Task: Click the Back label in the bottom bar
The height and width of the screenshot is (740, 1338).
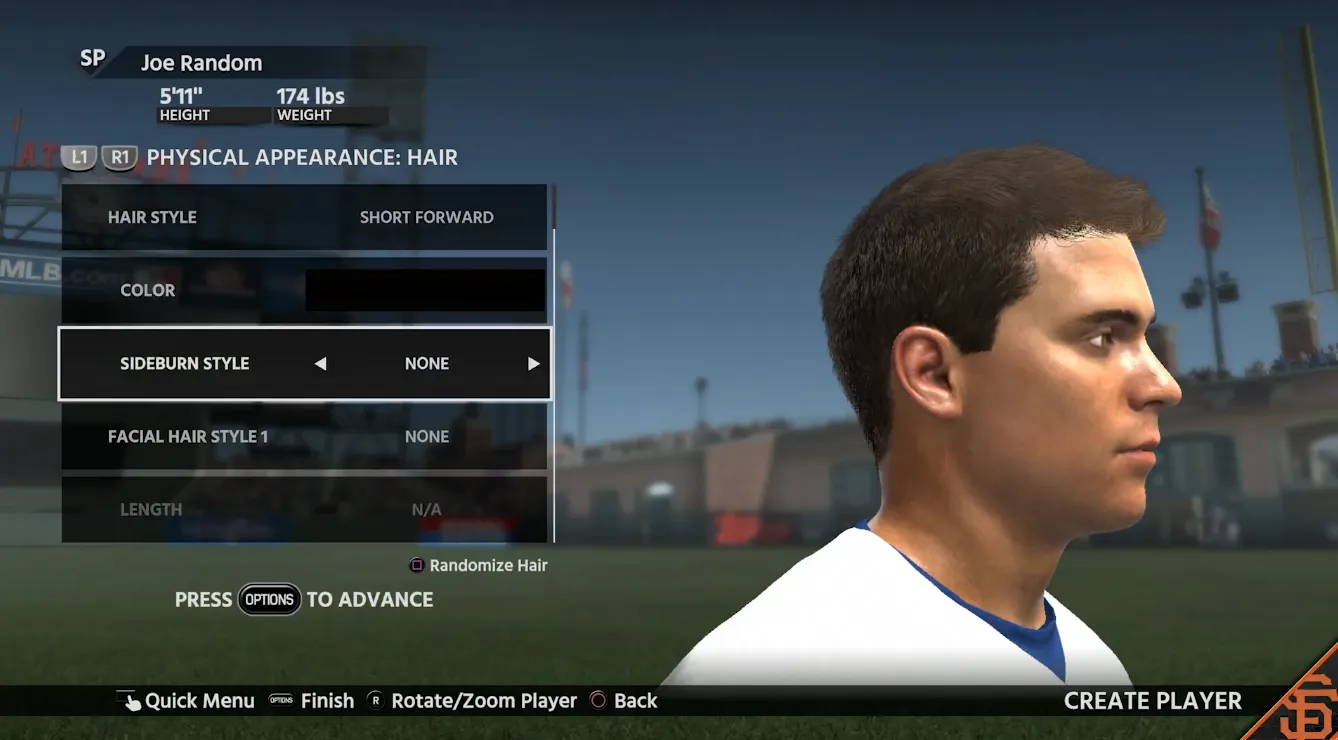Action: (637, 701)
